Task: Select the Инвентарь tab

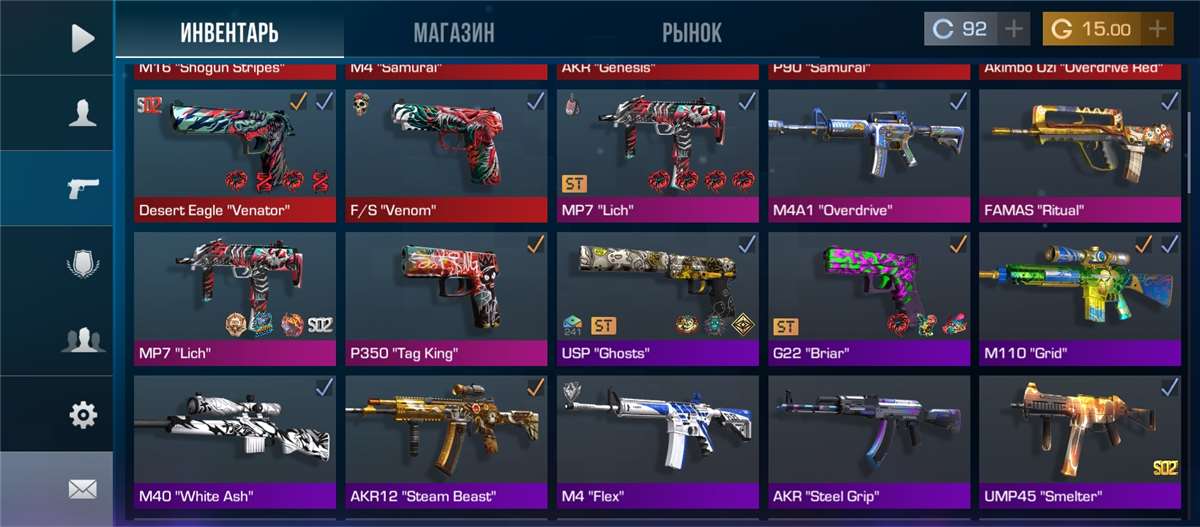Action: [x=229, y=33]
